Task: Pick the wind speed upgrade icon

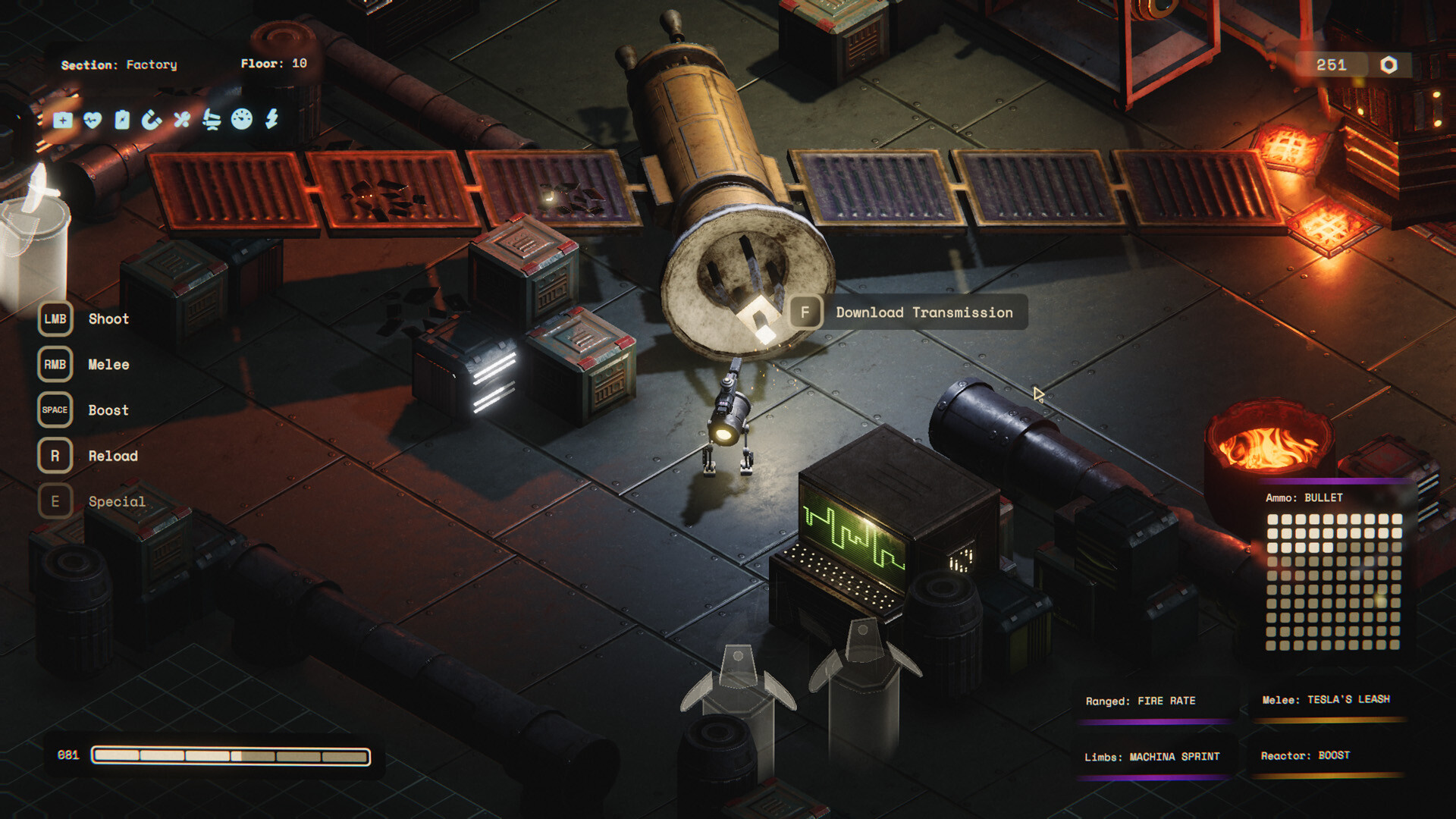Action: click(x=212, y=120)
